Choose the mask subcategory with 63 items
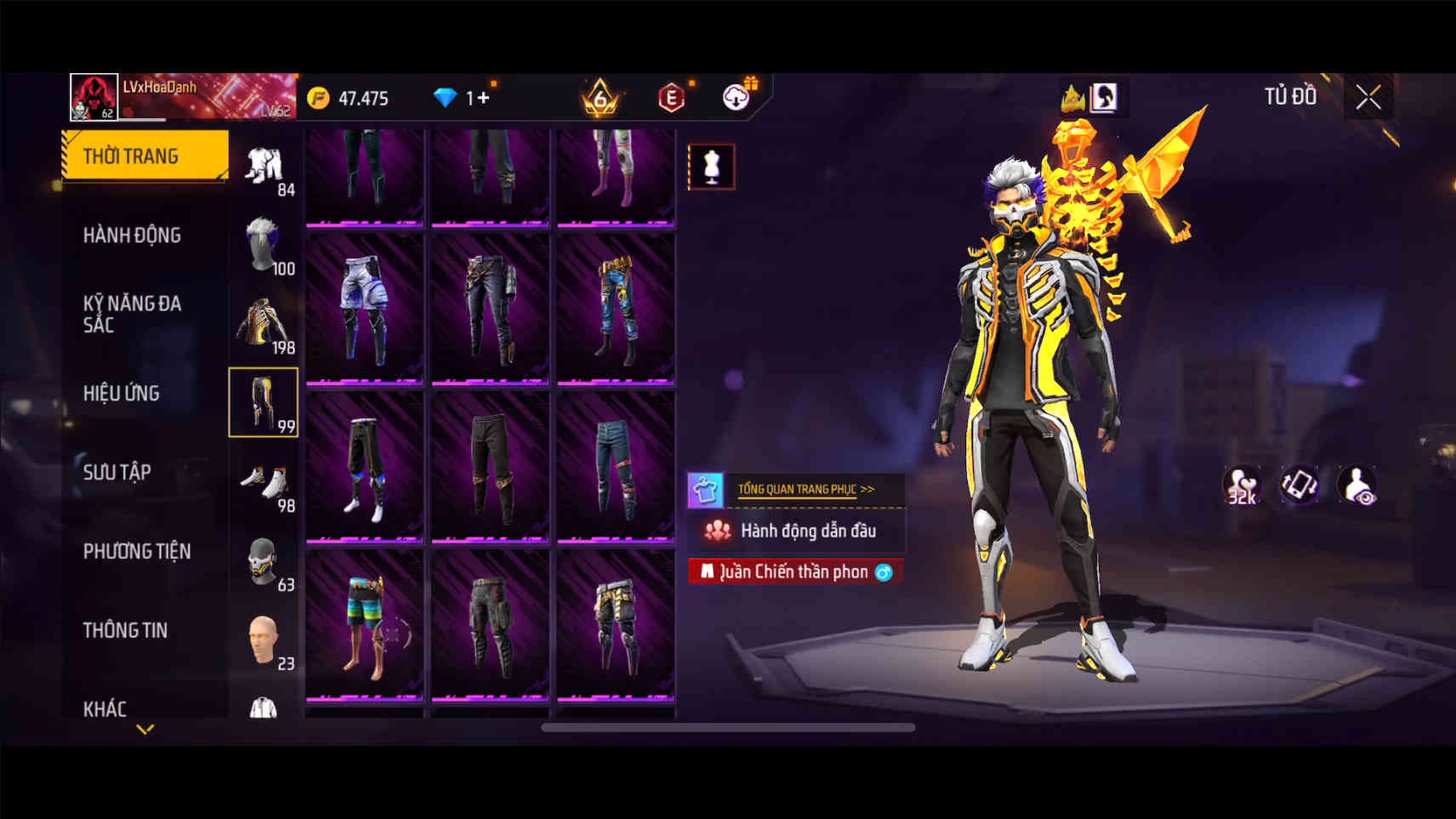The image size is (1456, 819). 264,562
